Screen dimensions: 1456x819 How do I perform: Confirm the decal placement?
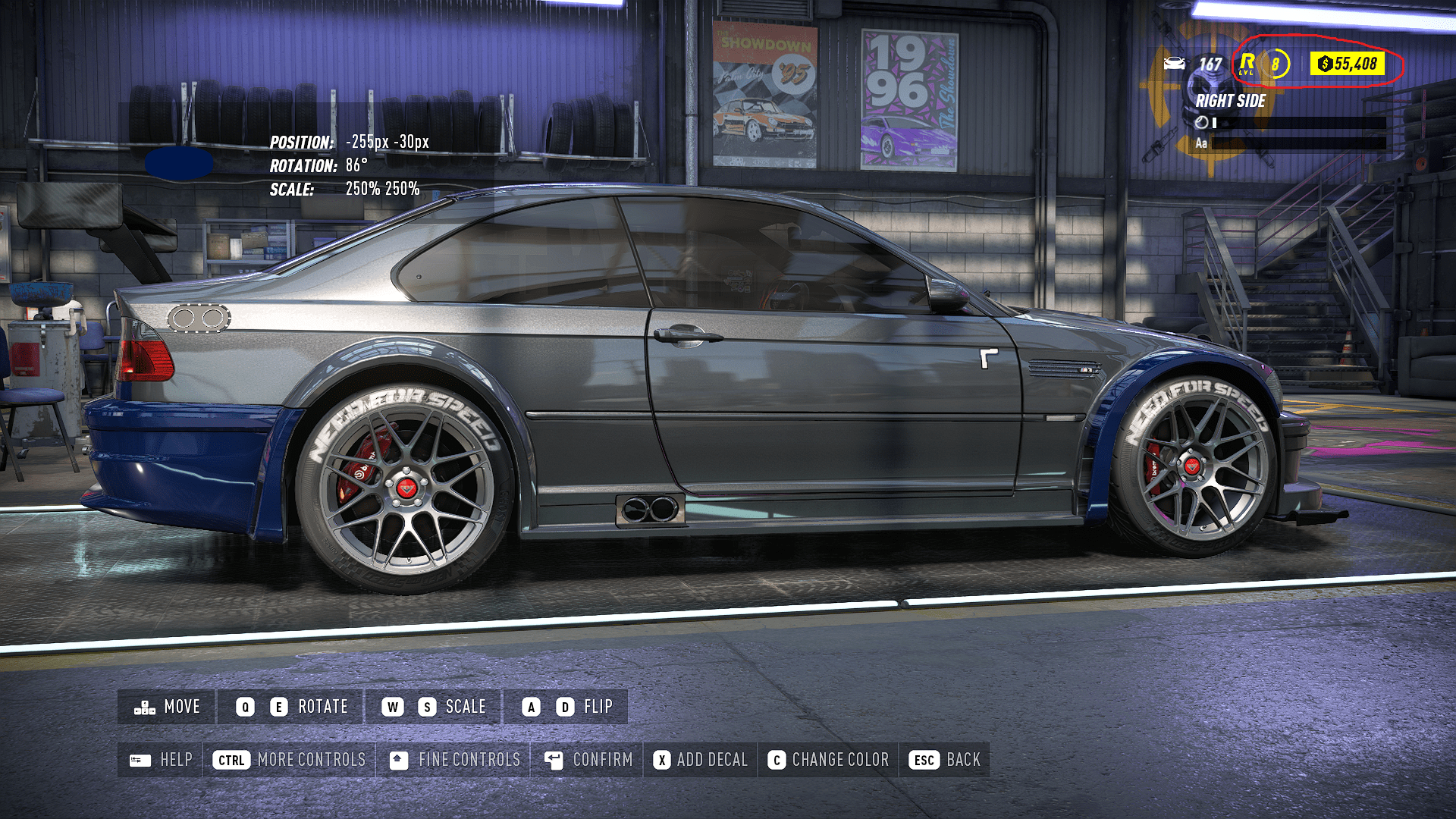click(588, 760)
